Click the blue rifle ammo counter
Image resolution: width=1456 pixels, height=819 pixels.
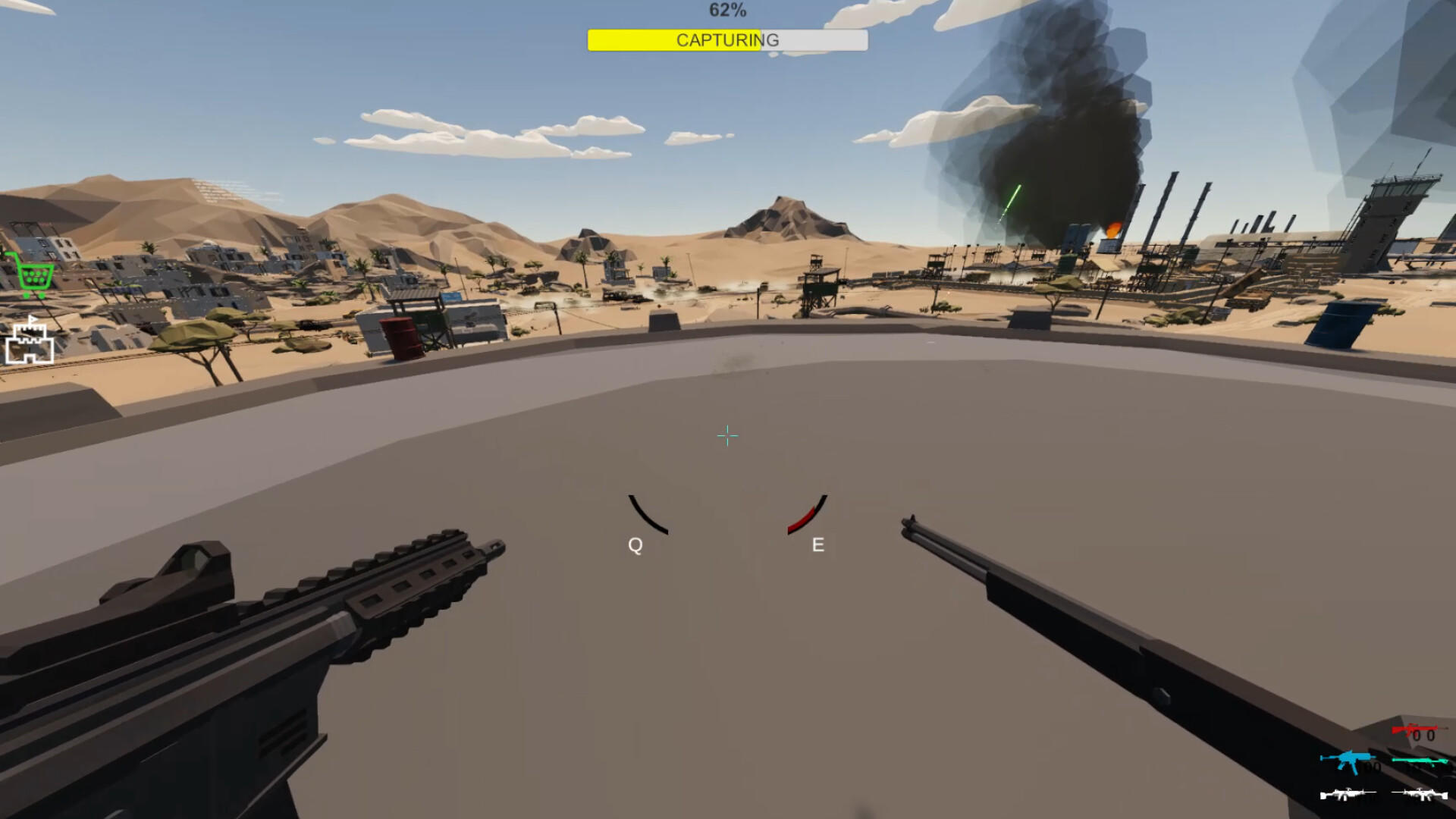(x=1373, y=767)
